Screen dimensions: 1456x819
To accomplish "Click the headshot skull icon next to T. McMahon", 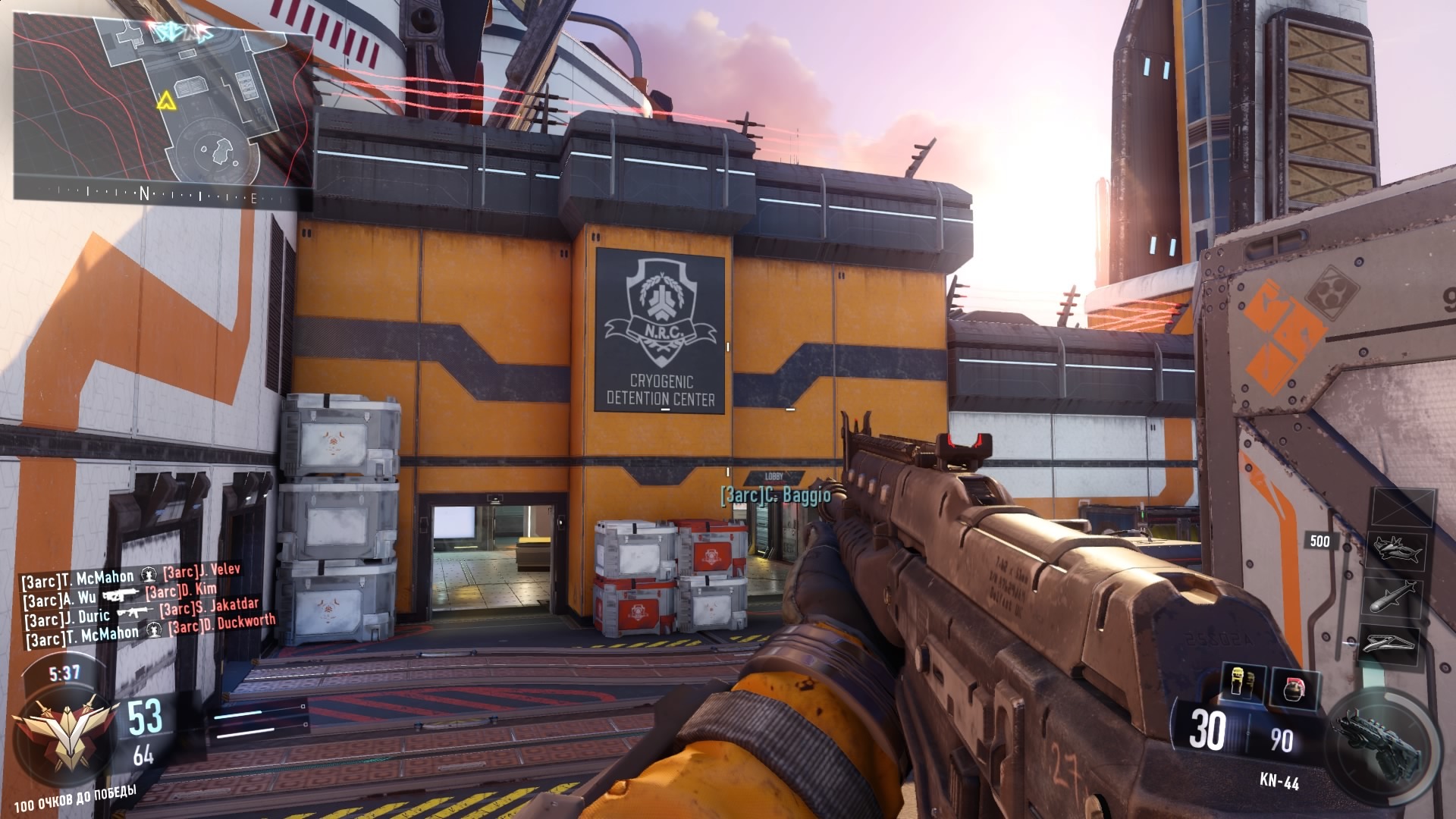I will tap(149, 576).
